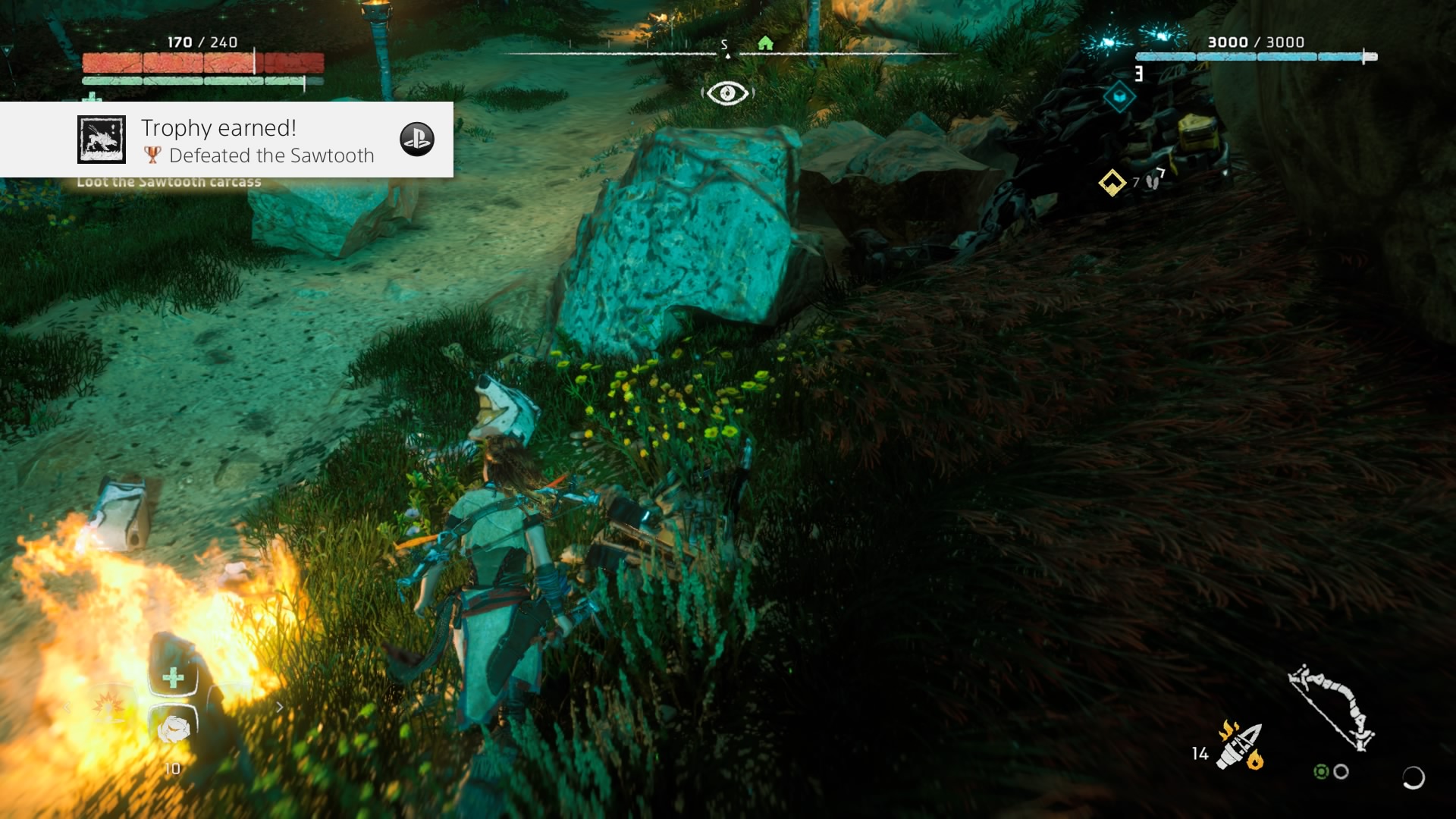Select the yellow diamond quest marker
The width and height of the screenshot is (1456, 819).
(x=1112, y=183)
